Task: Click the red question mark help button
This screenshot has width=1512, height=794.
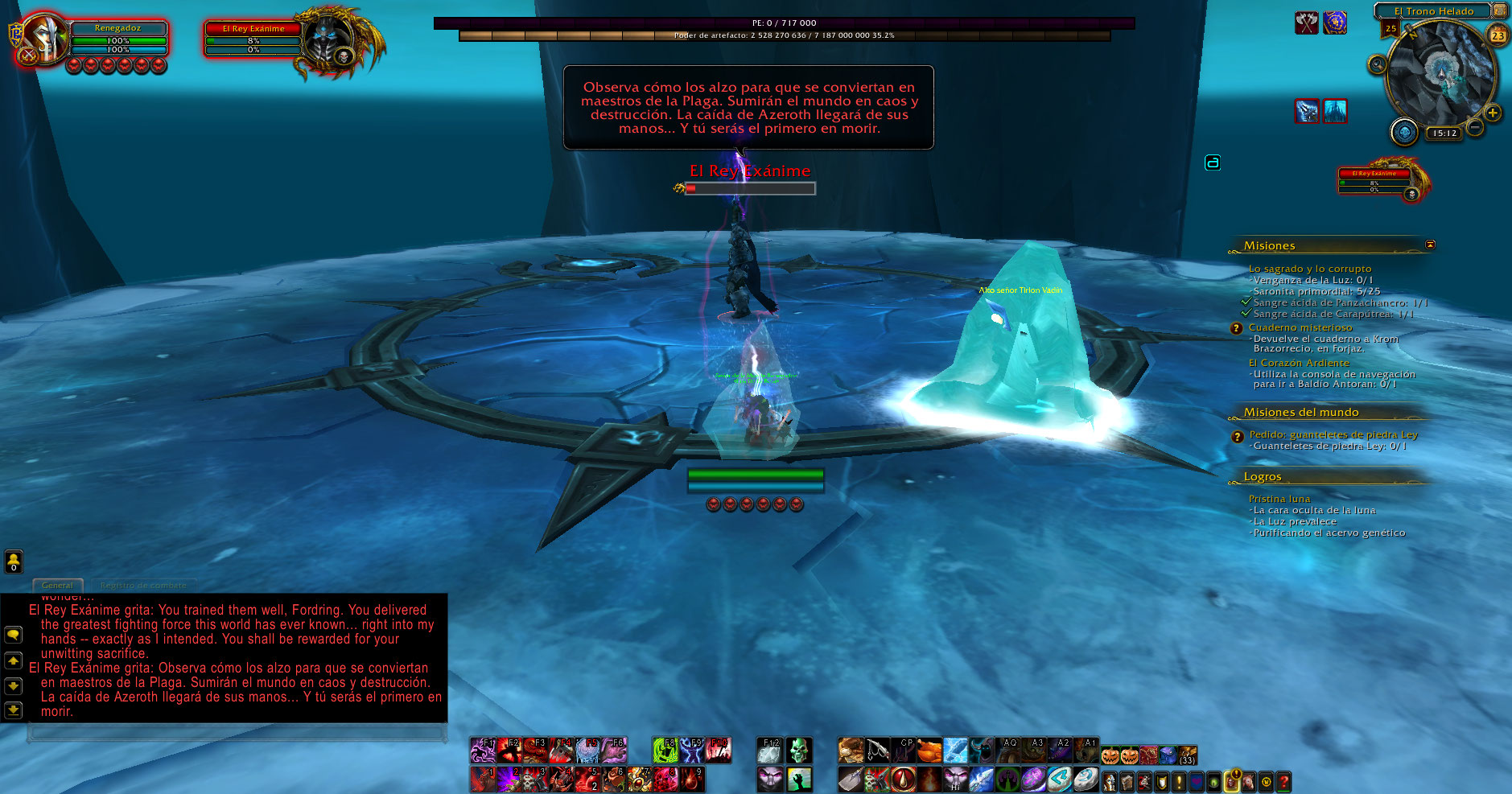Action: [x=1284, y=781]
